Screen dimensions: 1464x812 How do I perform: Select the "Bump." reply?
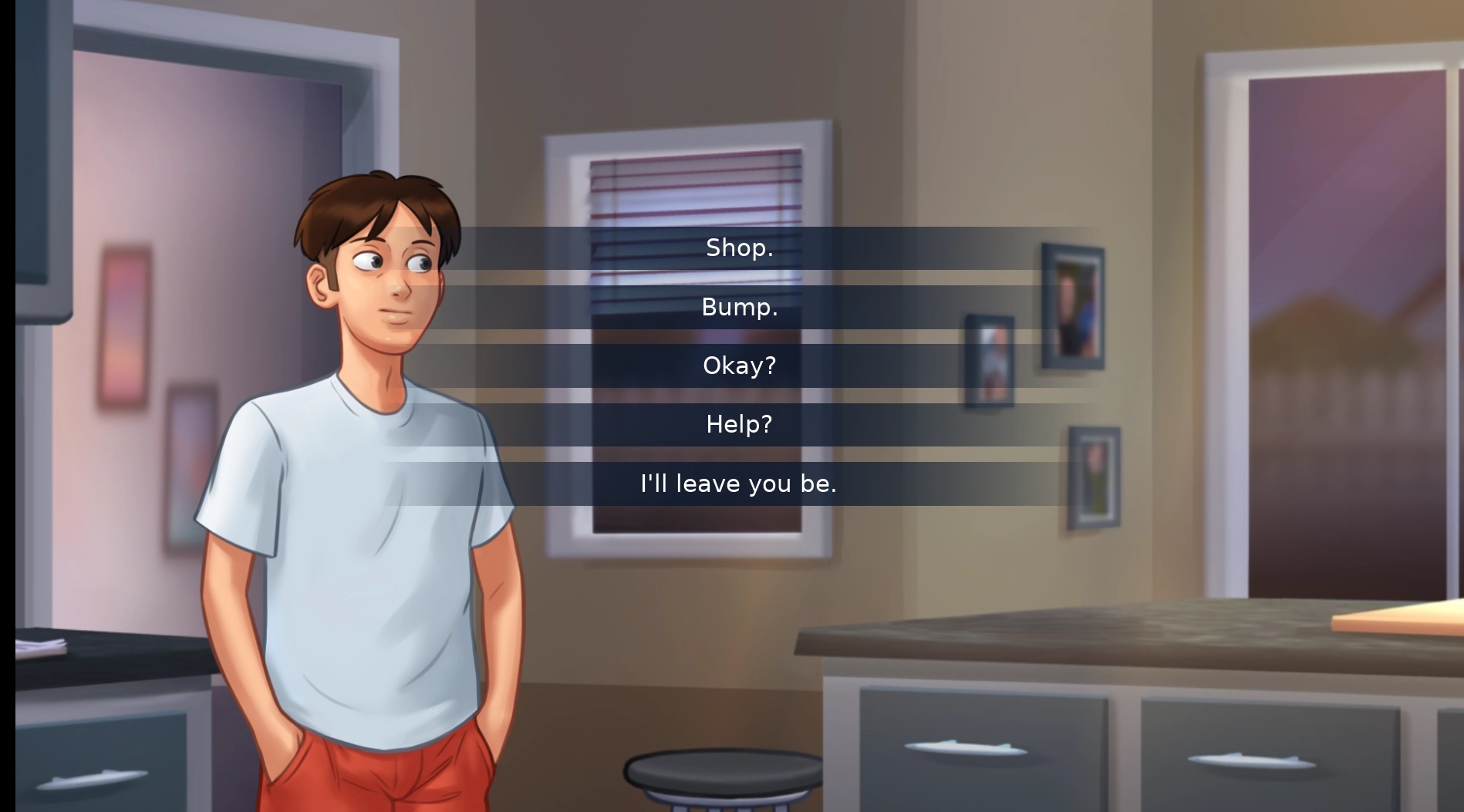[x=739, y=307]
